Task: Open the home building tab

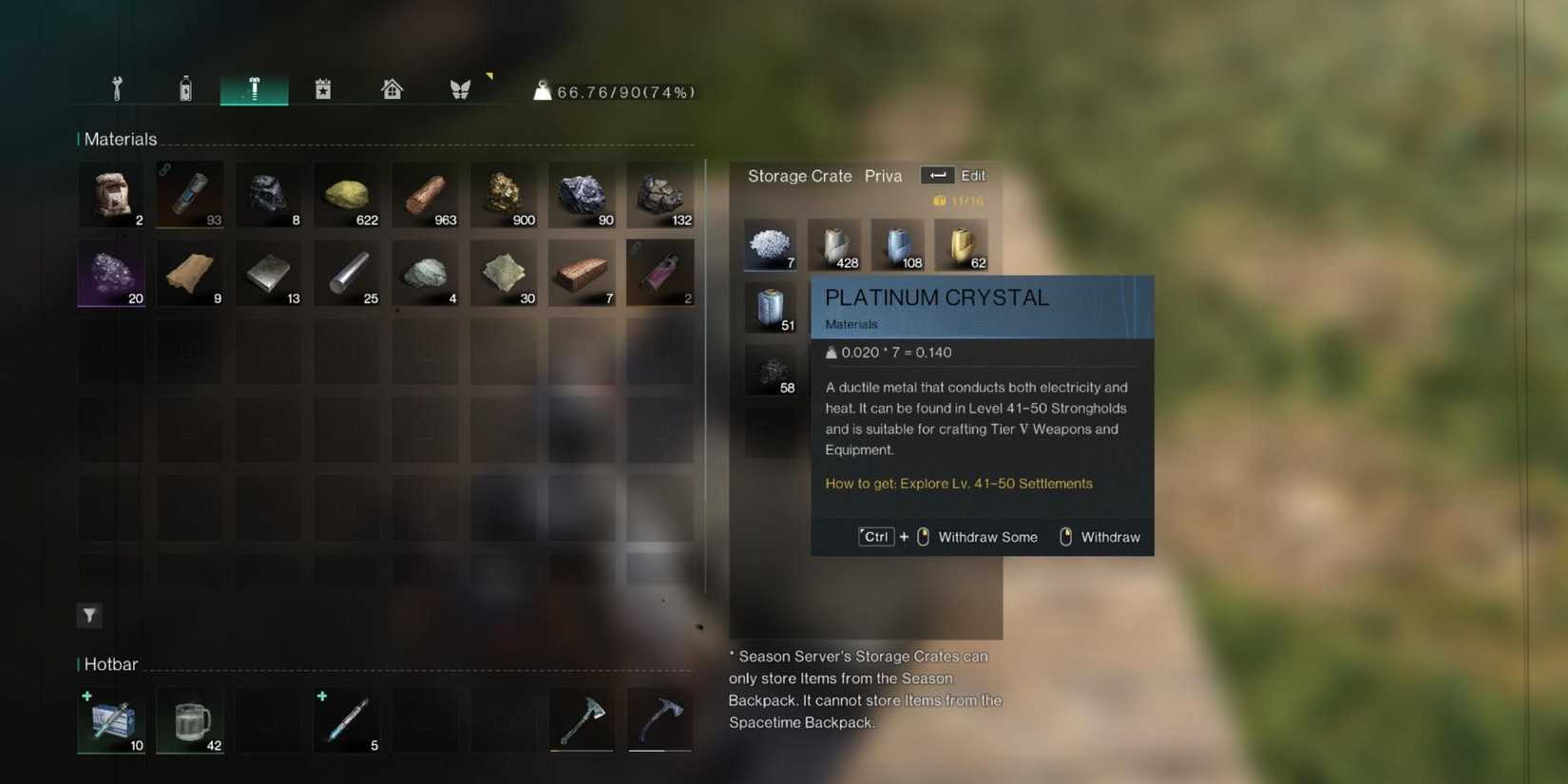Action: click(x=392, y=87)
